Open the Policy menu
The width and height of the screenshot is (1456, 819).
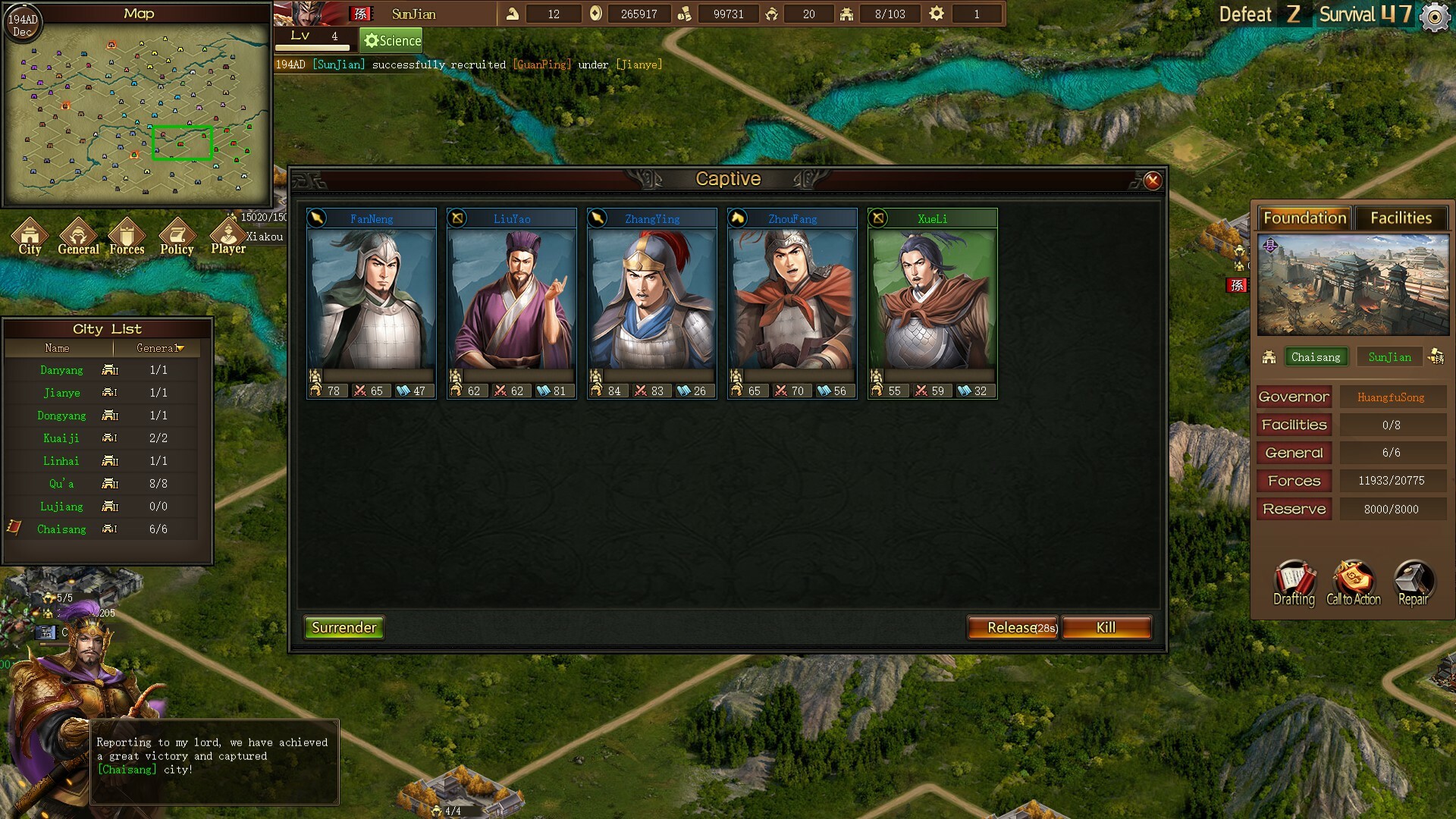[x=177, y=236]
